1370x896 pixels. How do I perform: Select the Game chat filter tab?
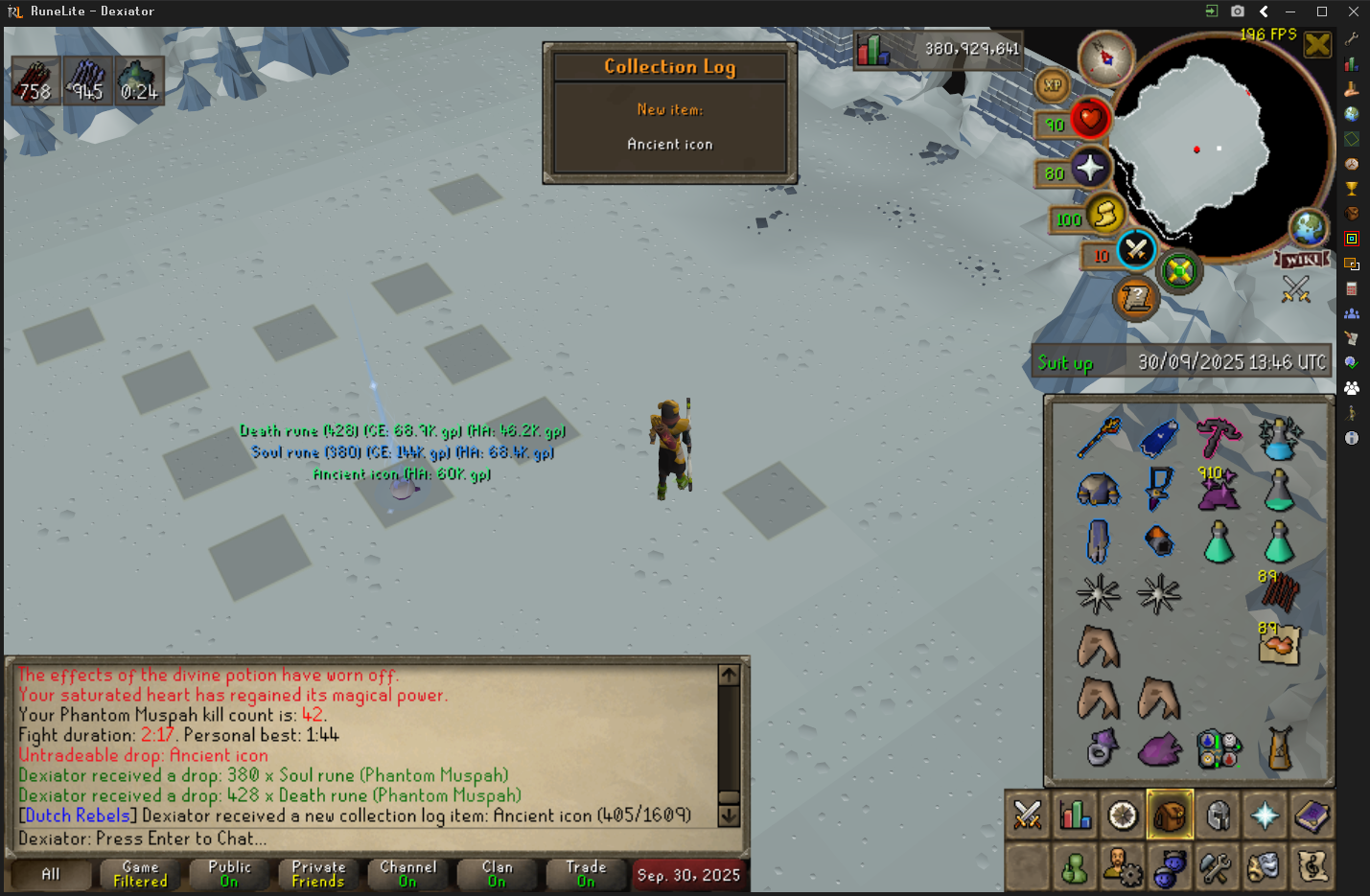140,874
